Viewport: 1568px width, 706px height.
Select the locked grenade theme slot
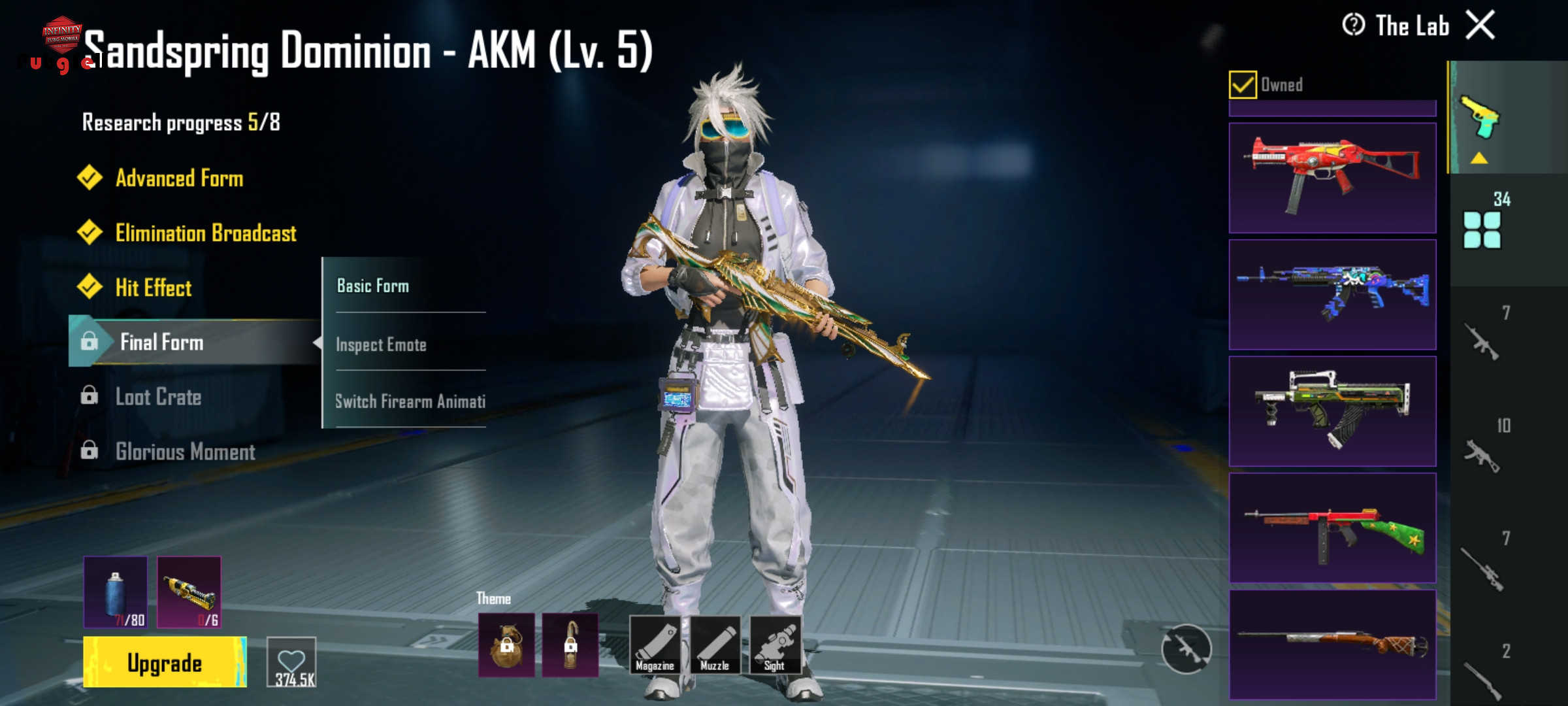pos(506,645)
